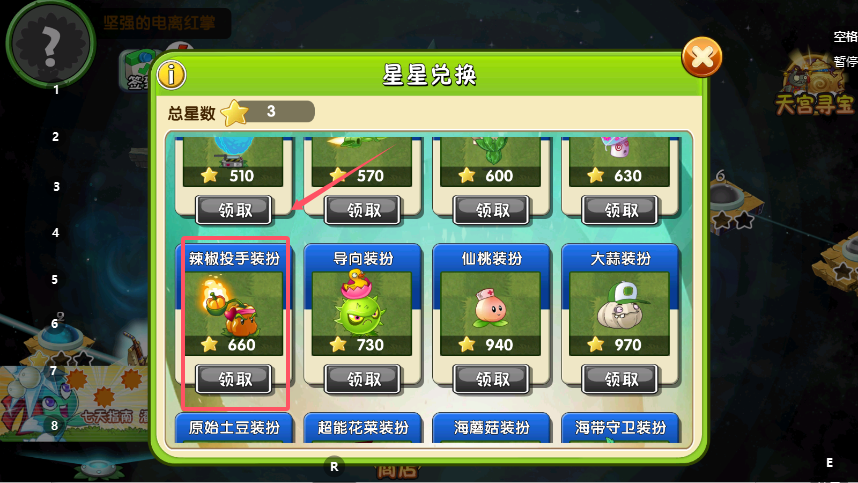Screen dimensions: 858x483
Task: Select the garlic costume thumbnail
Action: [620, 304]
